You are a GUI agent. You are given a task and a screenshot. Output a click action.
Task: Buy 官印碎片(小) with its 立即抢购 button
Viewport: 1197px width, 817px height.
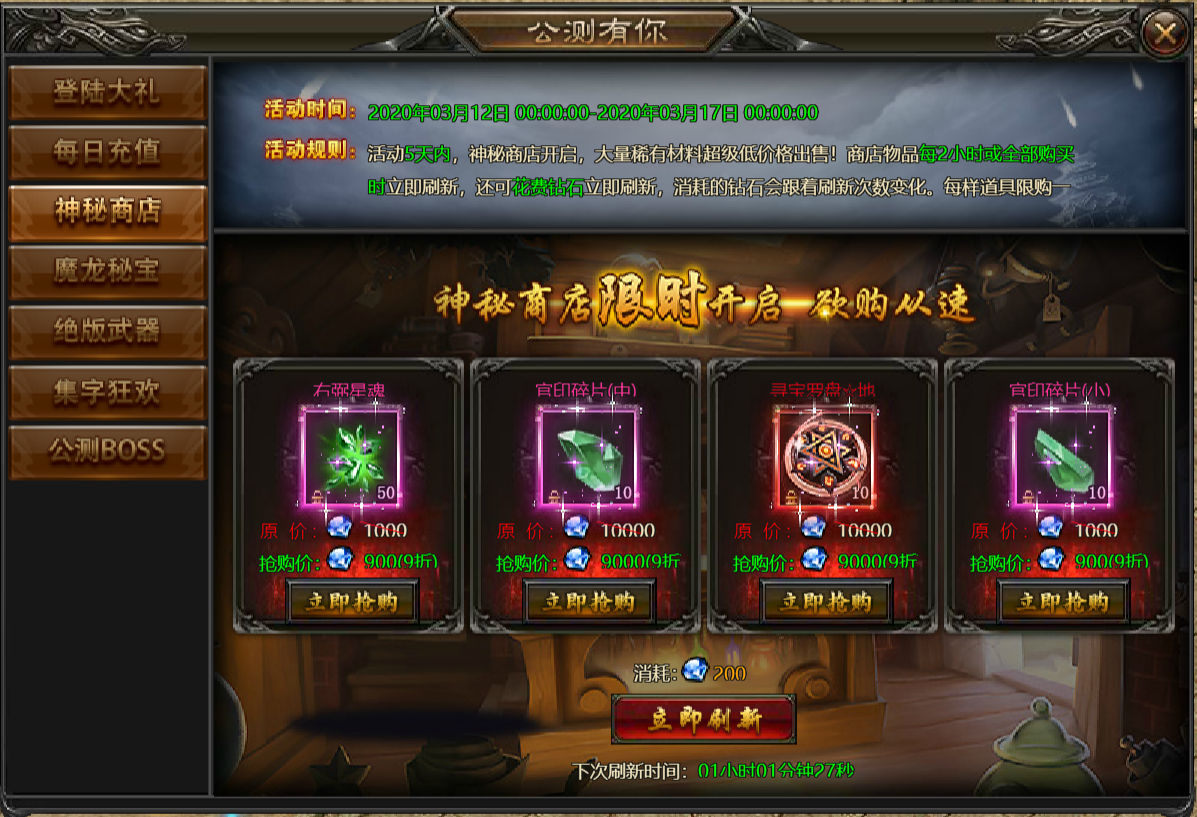(x=1063, y=602)
